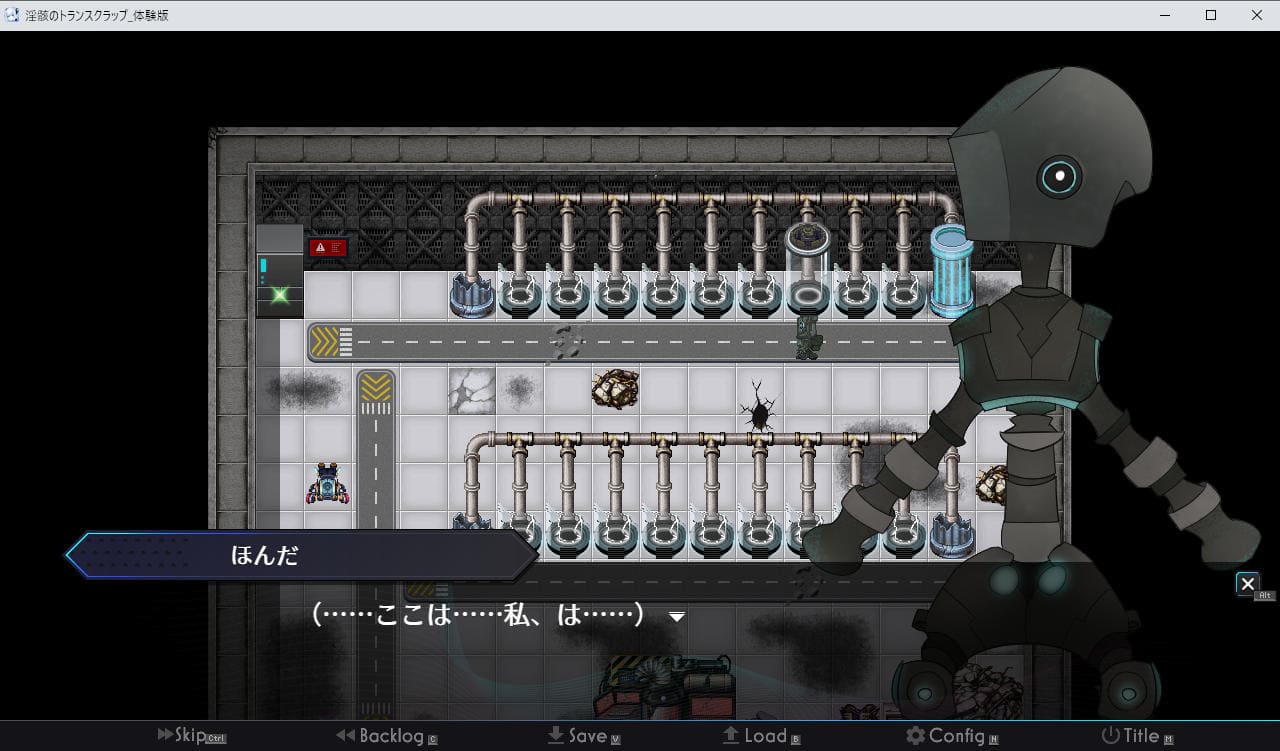Open the Save menu
1280x751 pixels.
pos(584,736)
